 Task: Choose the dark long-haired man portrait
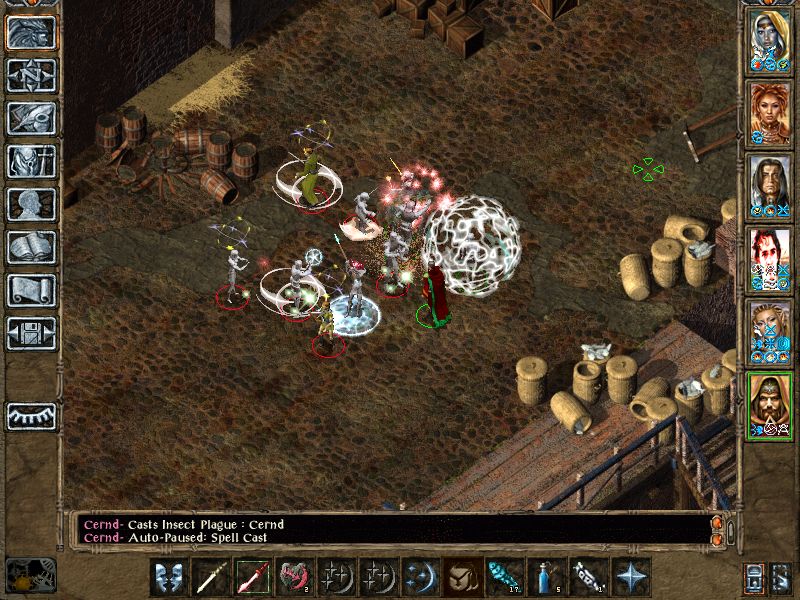point(769,184)
